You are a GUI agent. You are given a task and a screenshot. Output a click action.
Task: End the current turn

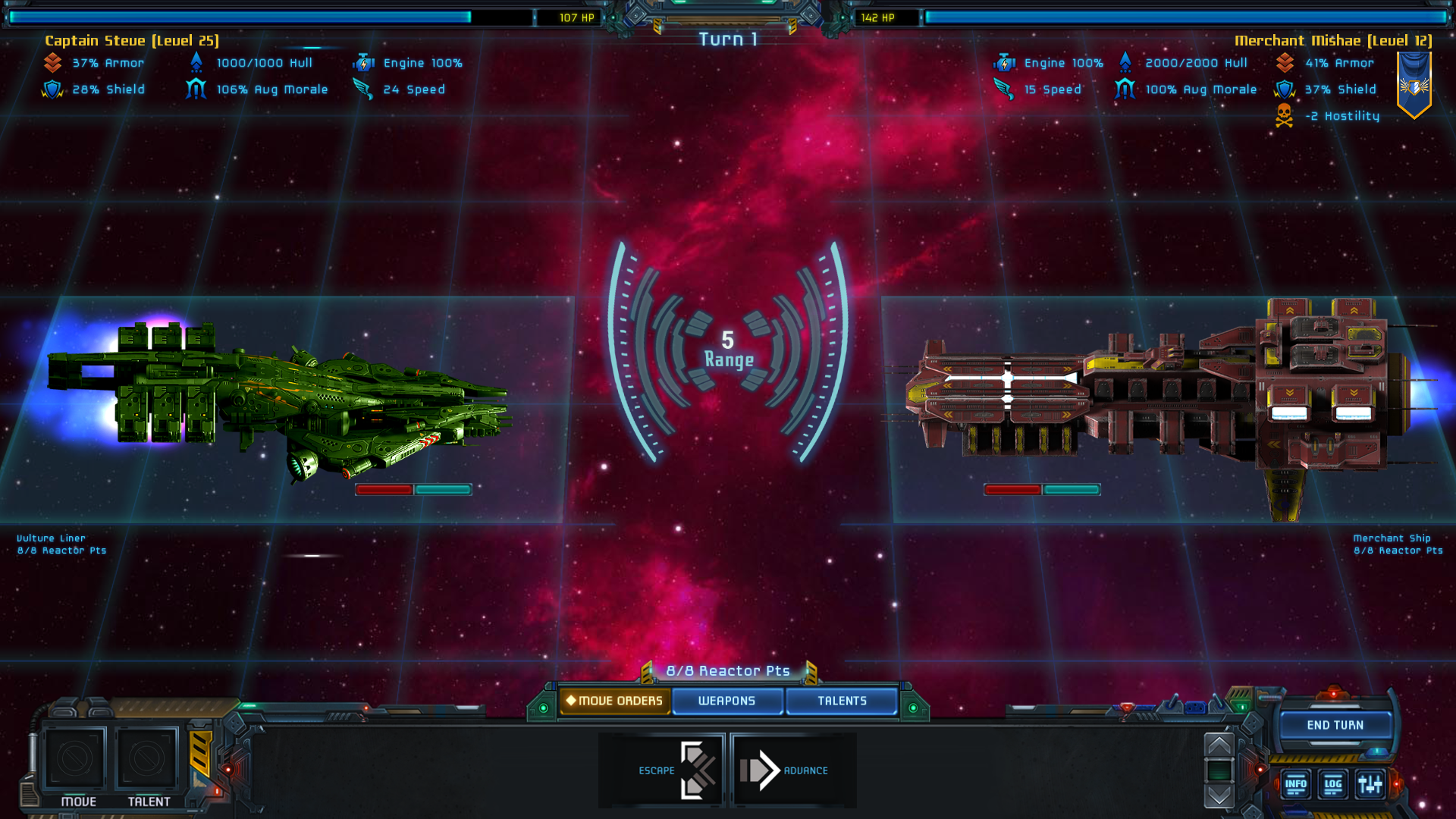[x=1335, y=725]
